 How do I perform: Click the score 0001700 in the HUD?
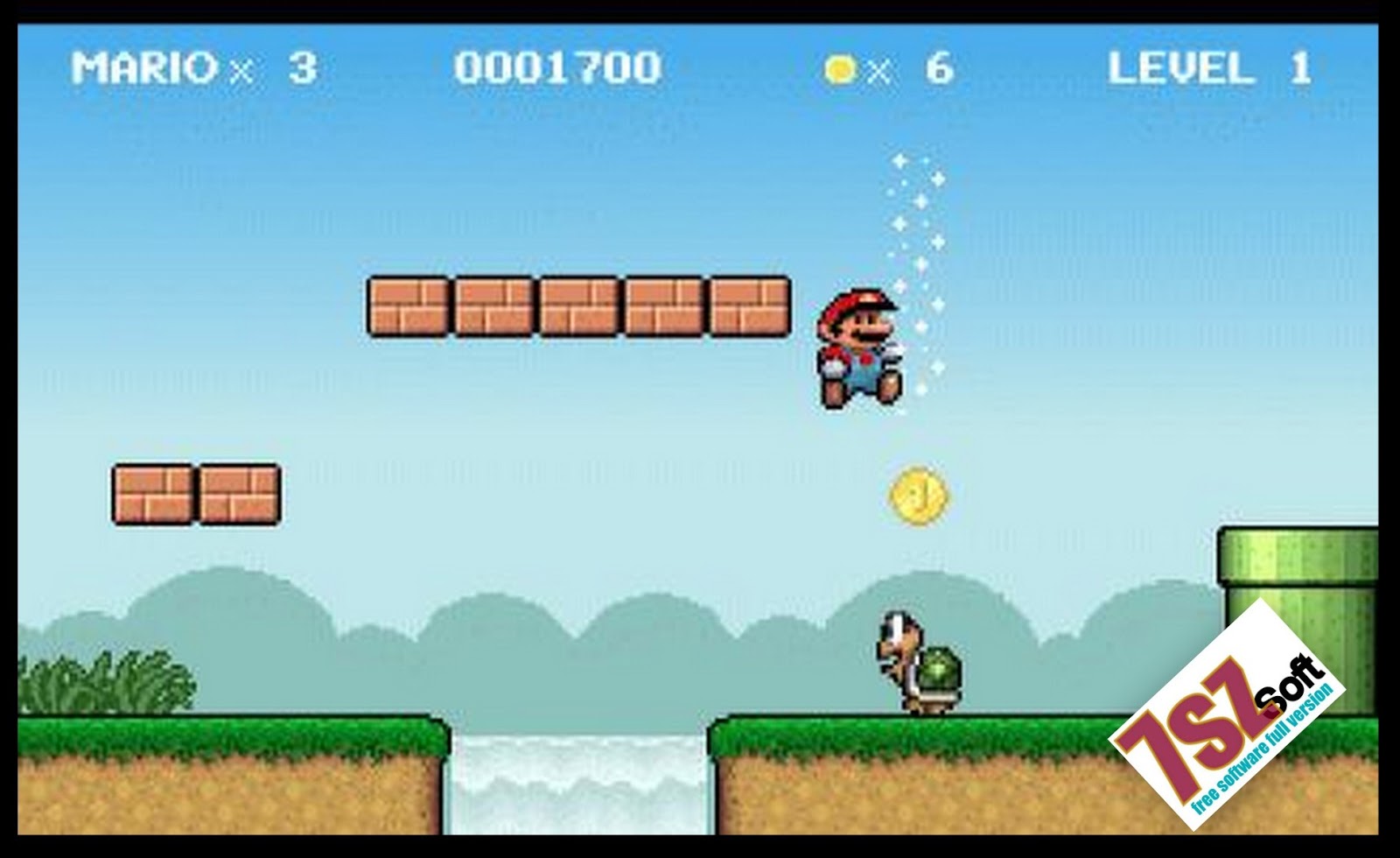pos(560,65)
